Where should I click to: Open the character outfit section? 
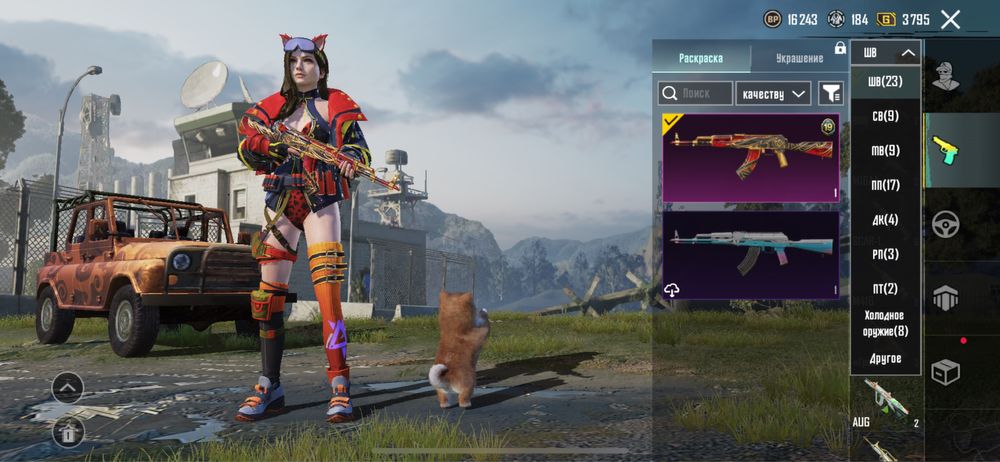pyautogui.click(x=945, y=76)
